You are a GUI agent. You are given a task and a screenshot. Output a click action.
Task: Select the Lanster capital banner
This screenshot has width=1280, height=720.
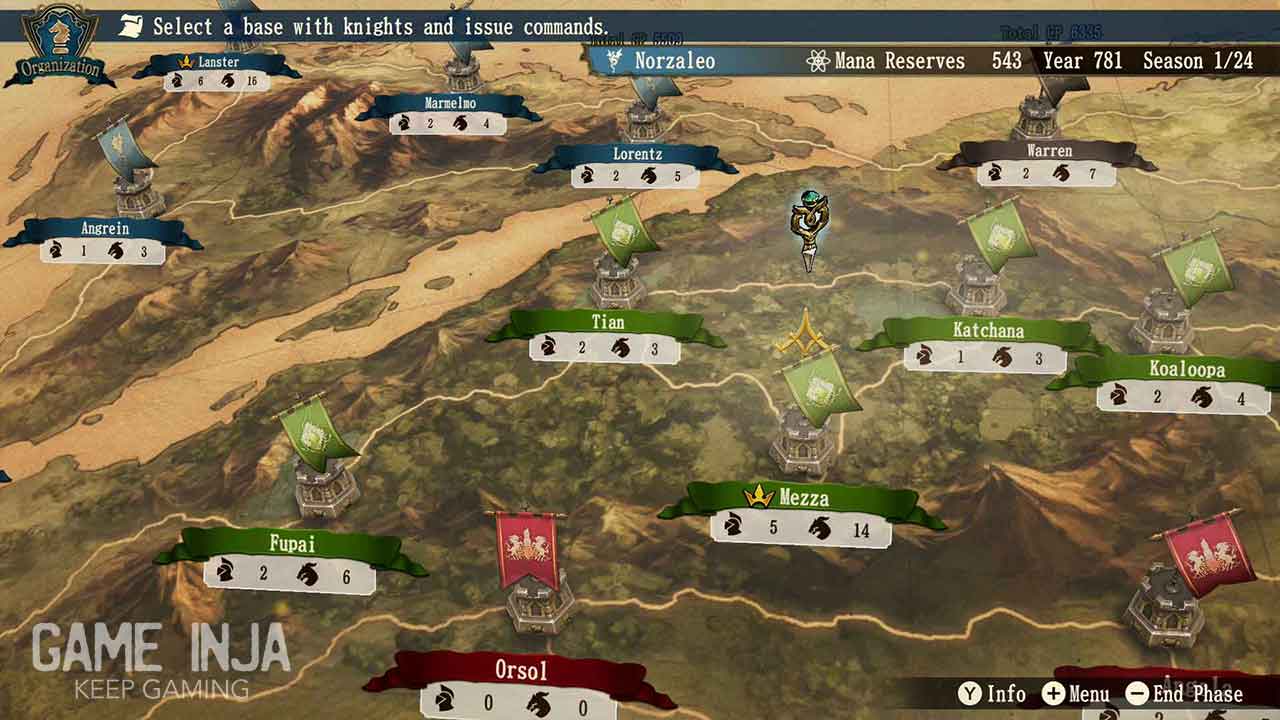(218, 62)
